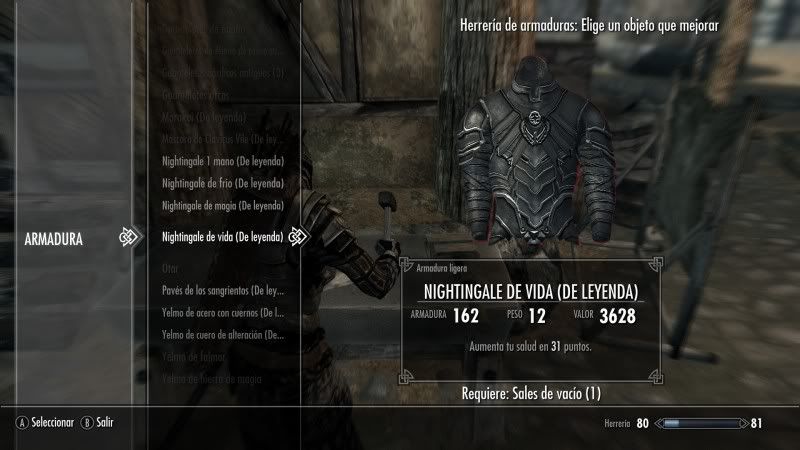Choose Pavés de los sangrientos item
Image resolution: width=800 pixels, height=450 pixels.
coord(224,291)
